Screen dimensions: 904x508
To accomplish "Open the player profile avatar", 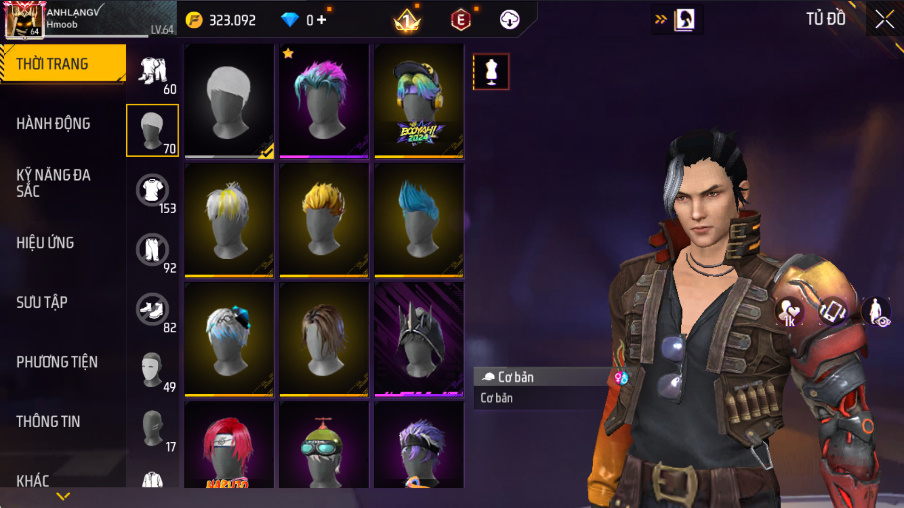I will [x=23, y=20].
